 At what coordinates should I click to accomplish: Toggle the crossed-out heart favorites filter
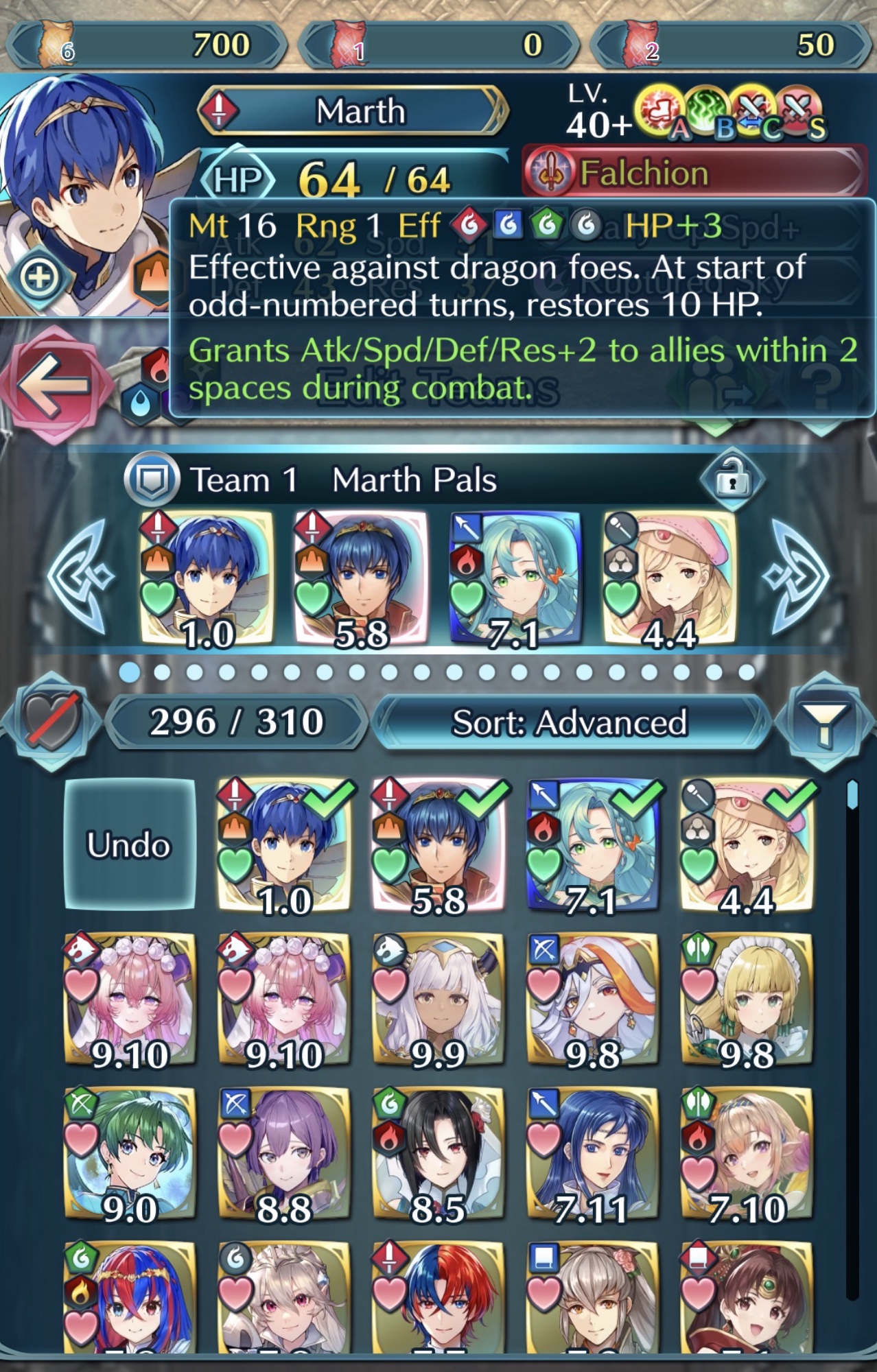click(51, 721)
